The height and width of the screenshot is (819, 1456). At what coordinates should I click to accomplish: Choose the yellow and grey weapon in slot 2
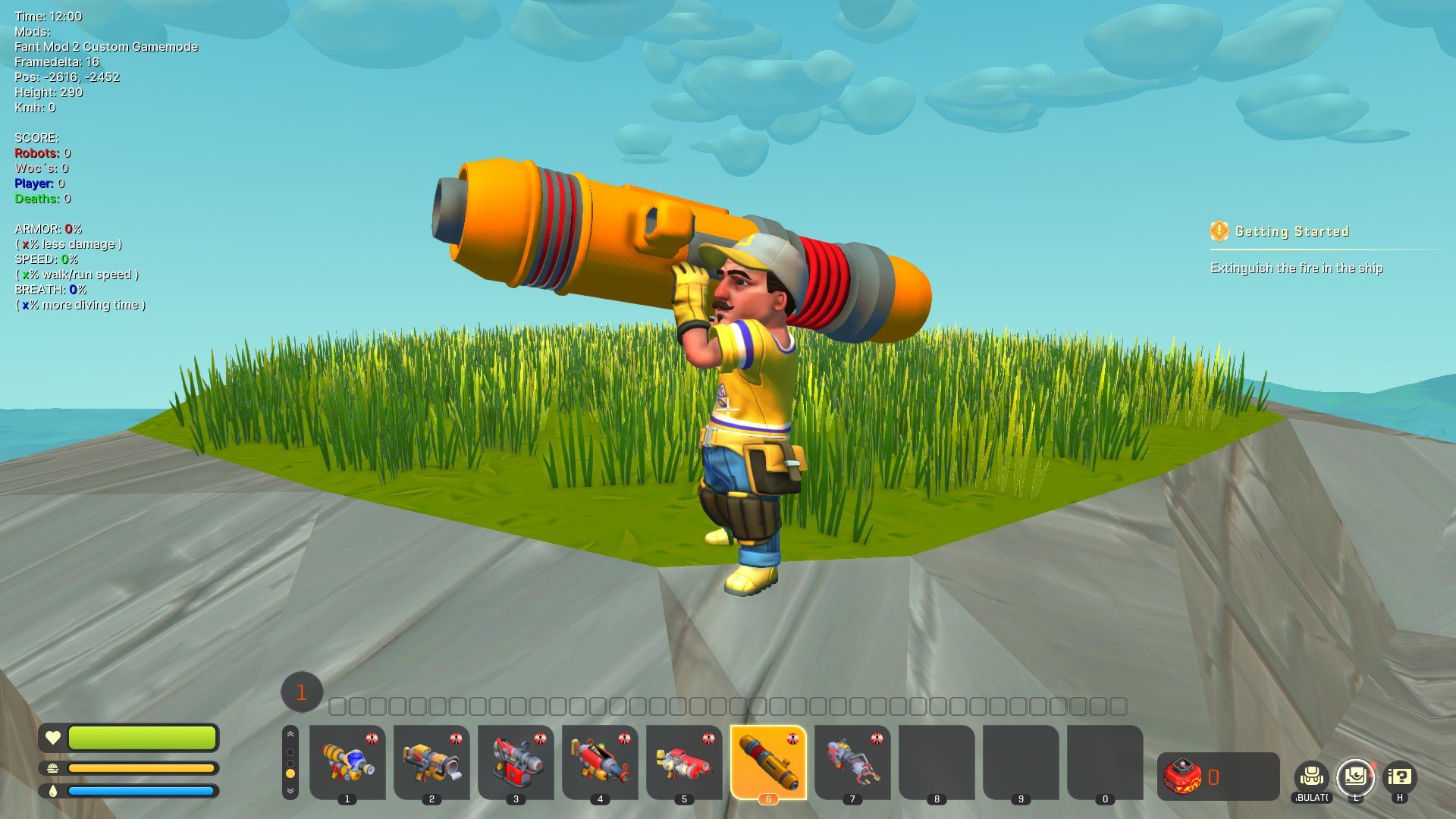coord(431,761)
